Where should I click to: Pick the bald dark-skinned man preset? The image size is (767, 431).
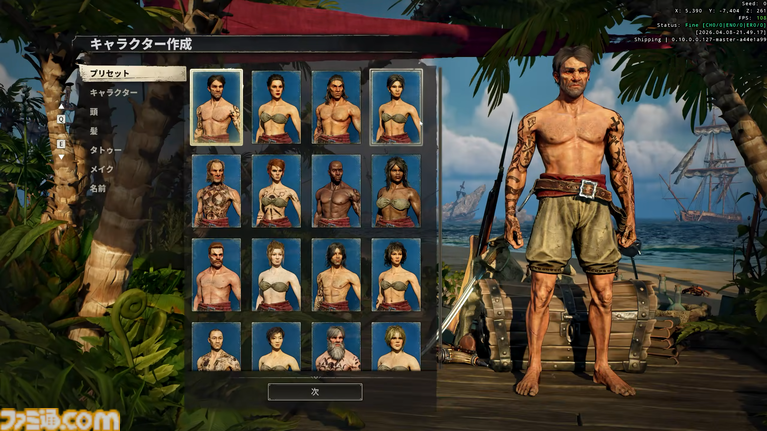(336, 190)
